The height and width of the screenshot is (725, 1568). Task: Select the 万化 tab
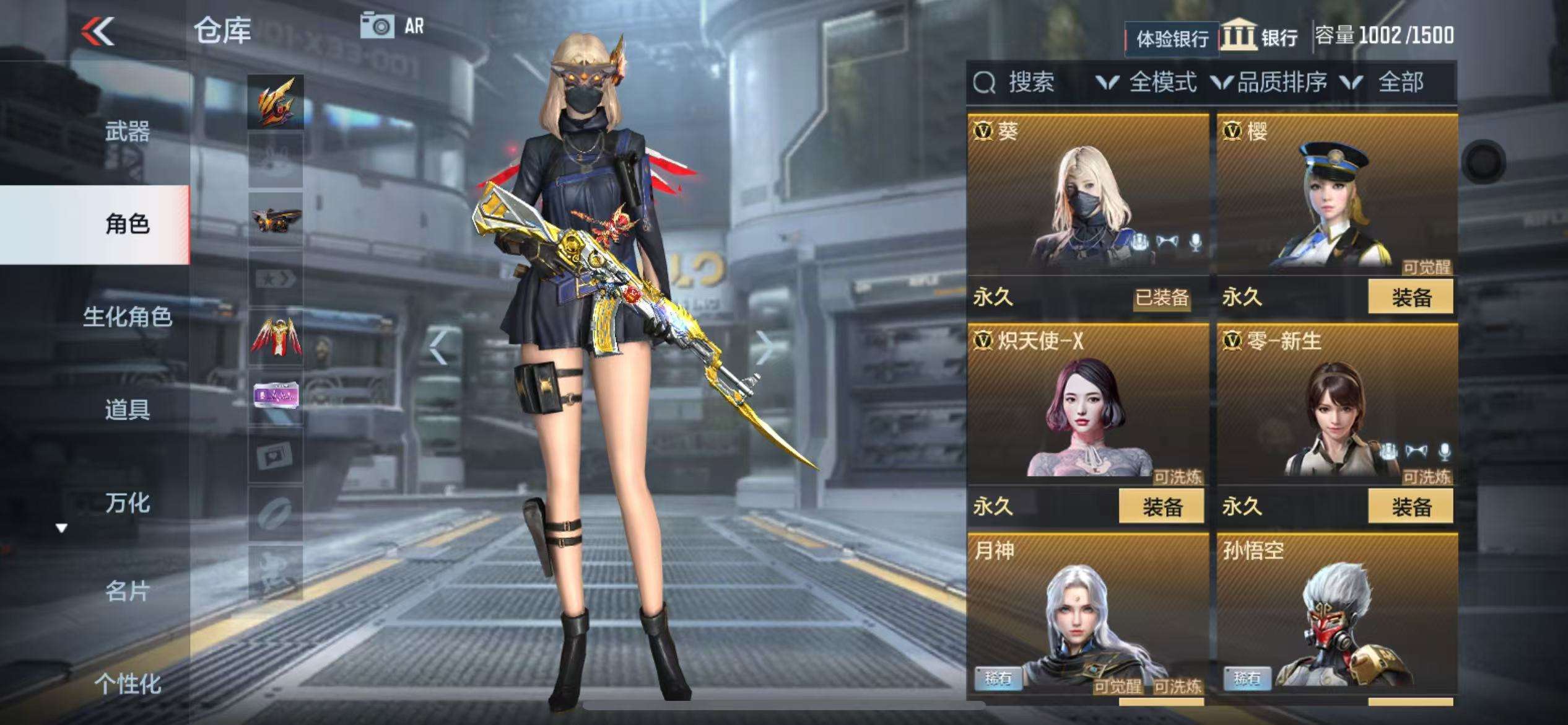coord(127,503)
